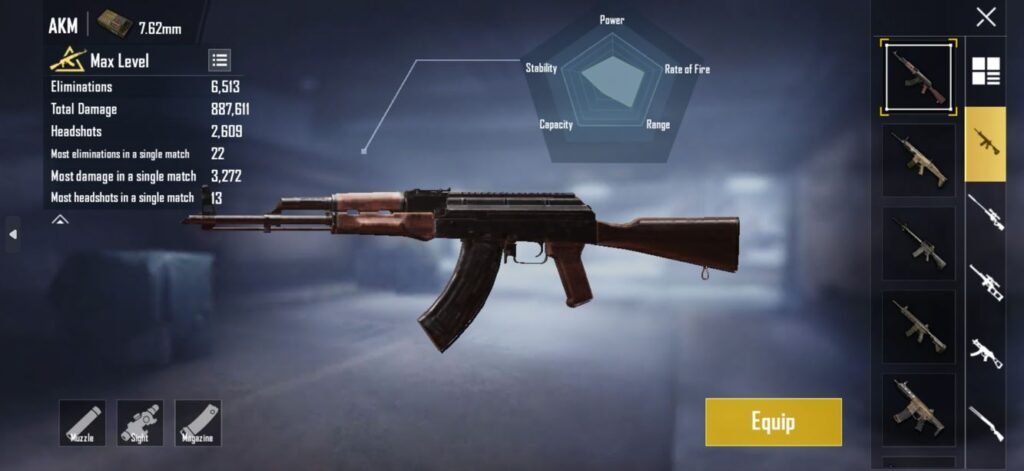This screenshot has height=471, width=1024.
Task: Close the weapon inventory screen
Action: point(986,17)
